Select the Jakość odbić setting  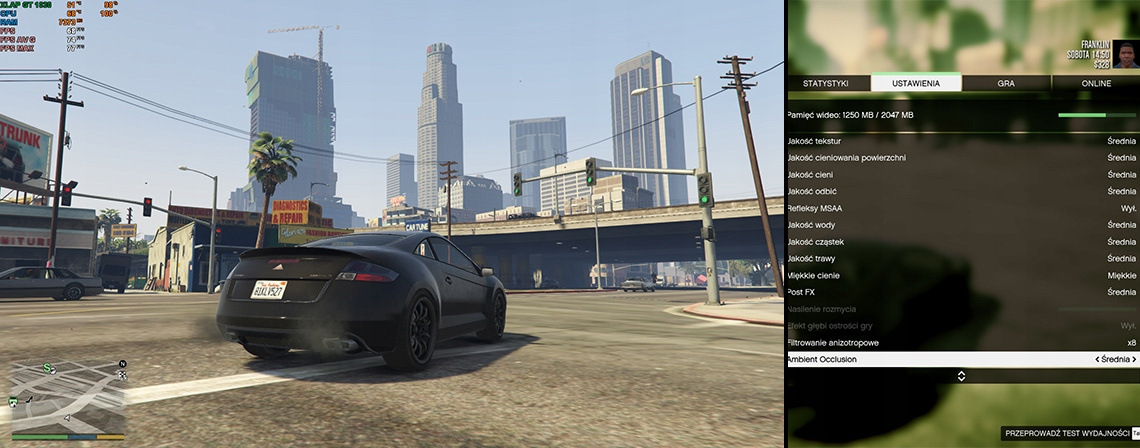click(x=962, y=191)
